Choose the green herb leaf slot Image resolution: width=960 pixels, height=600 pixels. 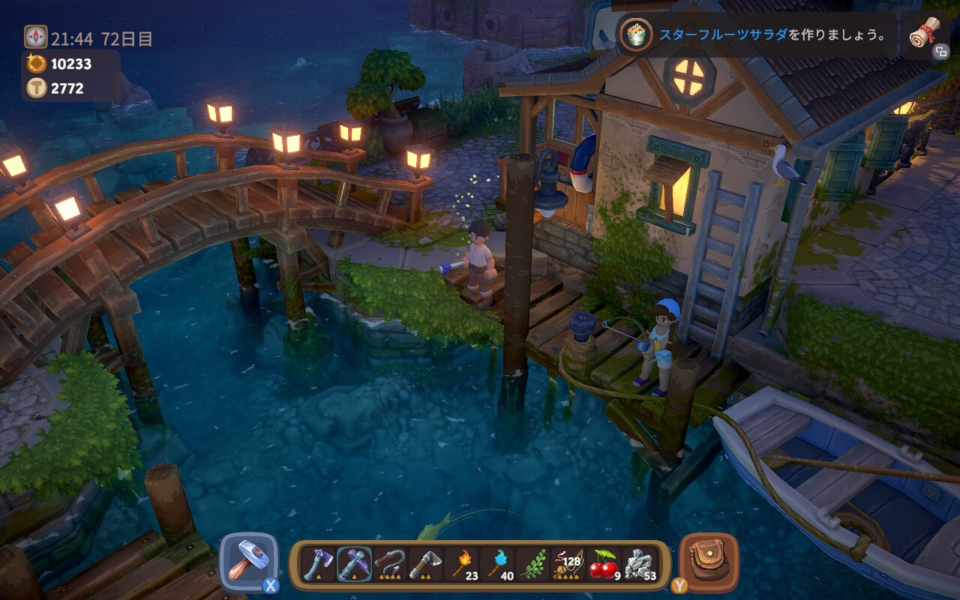pos(533,565)
